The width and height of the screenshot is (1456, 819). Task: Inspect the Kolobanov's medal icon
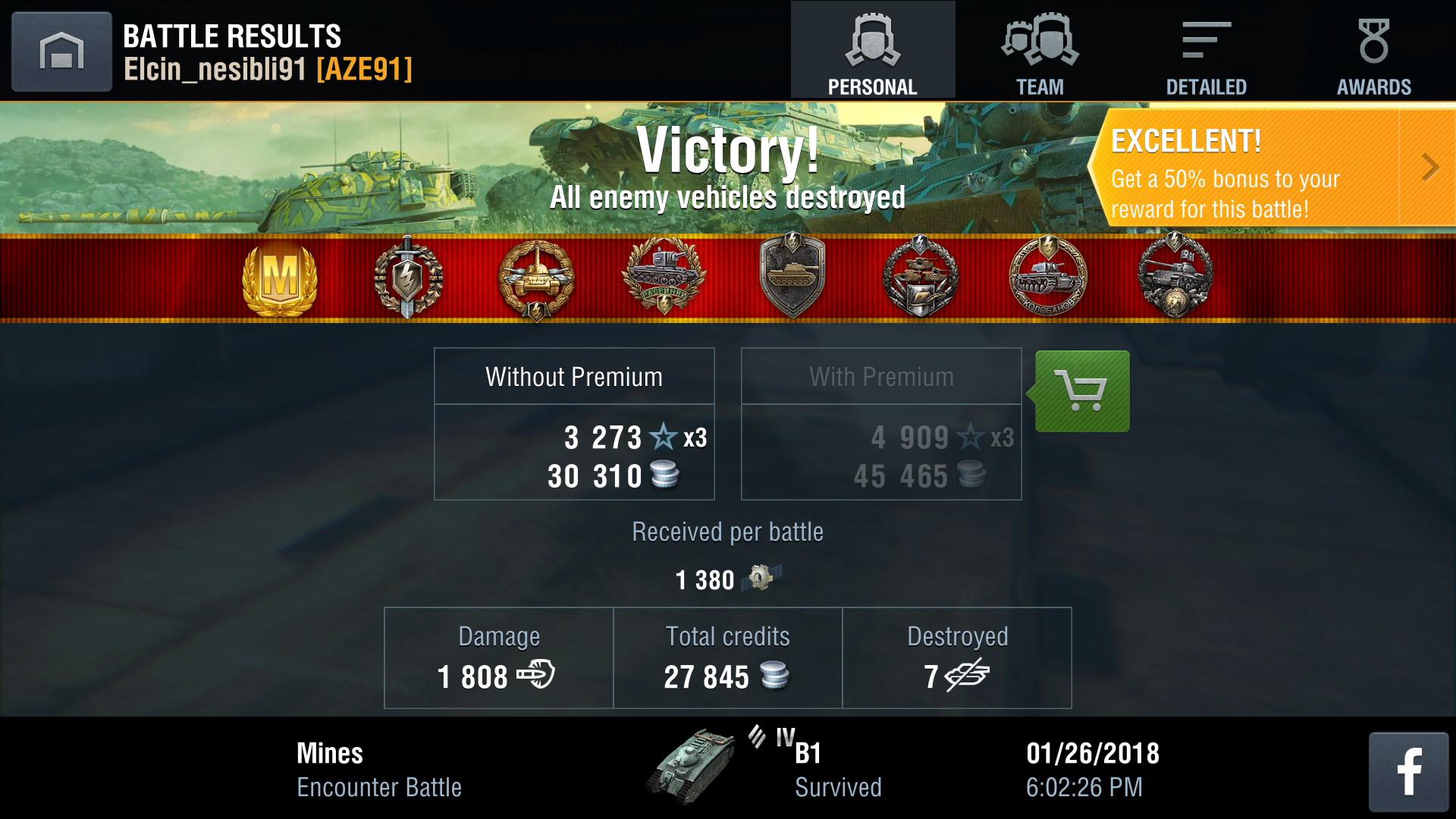click(1049, 278)
